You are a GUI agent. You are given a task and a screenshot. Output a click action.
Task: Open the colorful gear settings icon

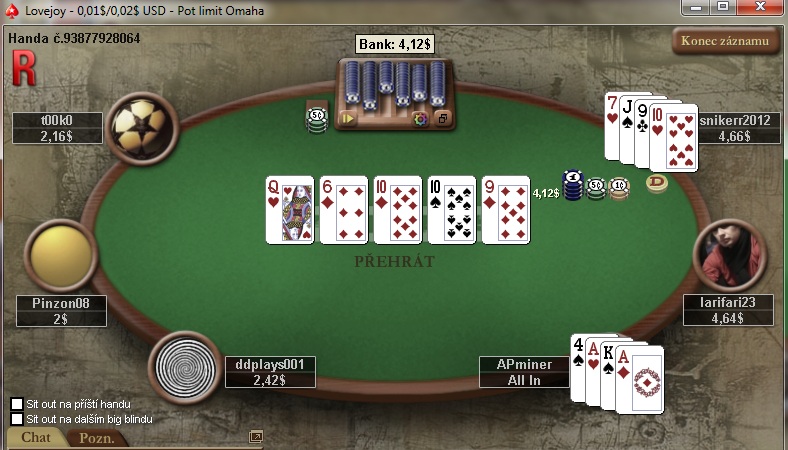(420, 119)
